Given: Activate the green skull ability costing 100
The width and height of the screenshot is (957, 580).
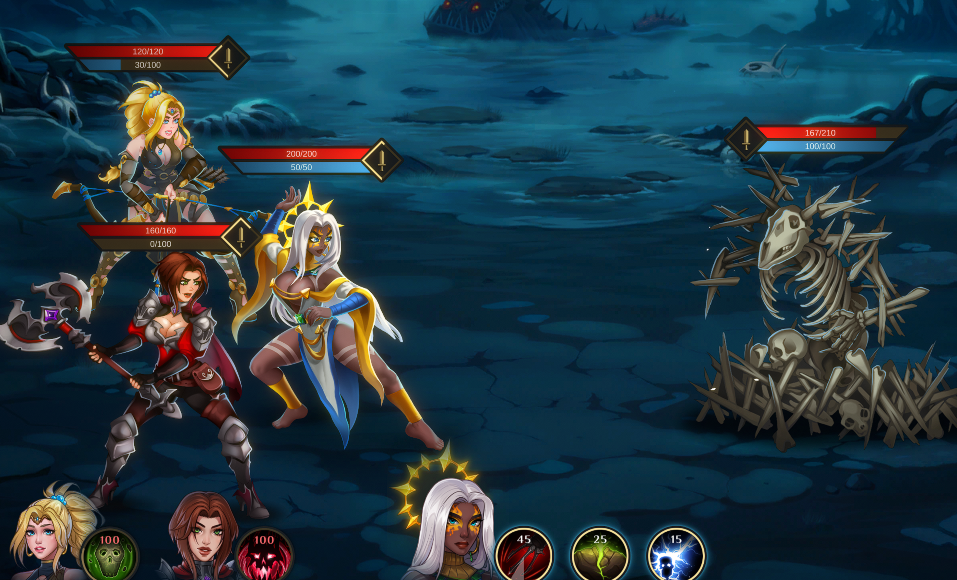Looking at the screenshot, I should click(109, 555).
